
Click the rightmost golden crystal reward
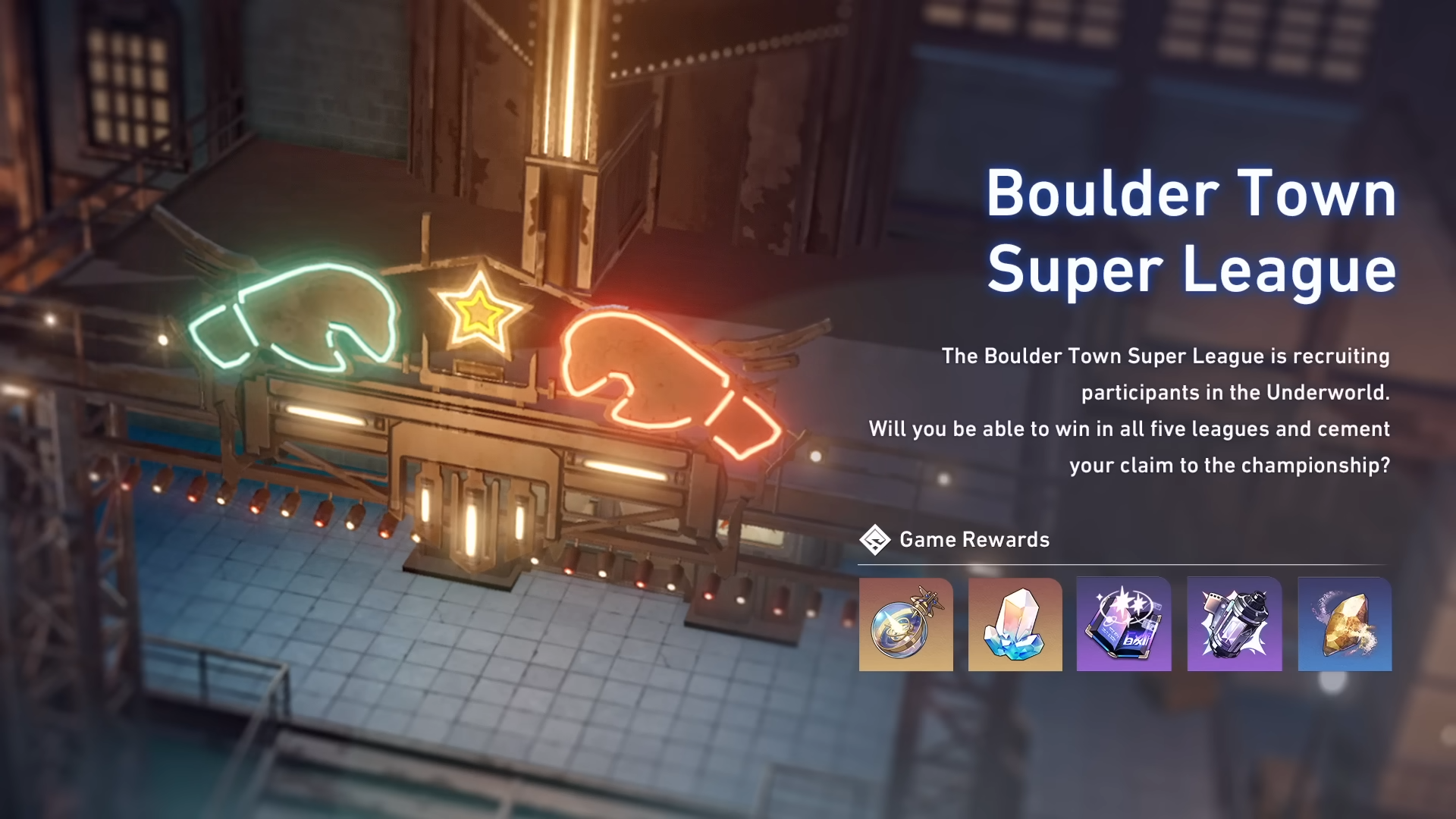1341,623
